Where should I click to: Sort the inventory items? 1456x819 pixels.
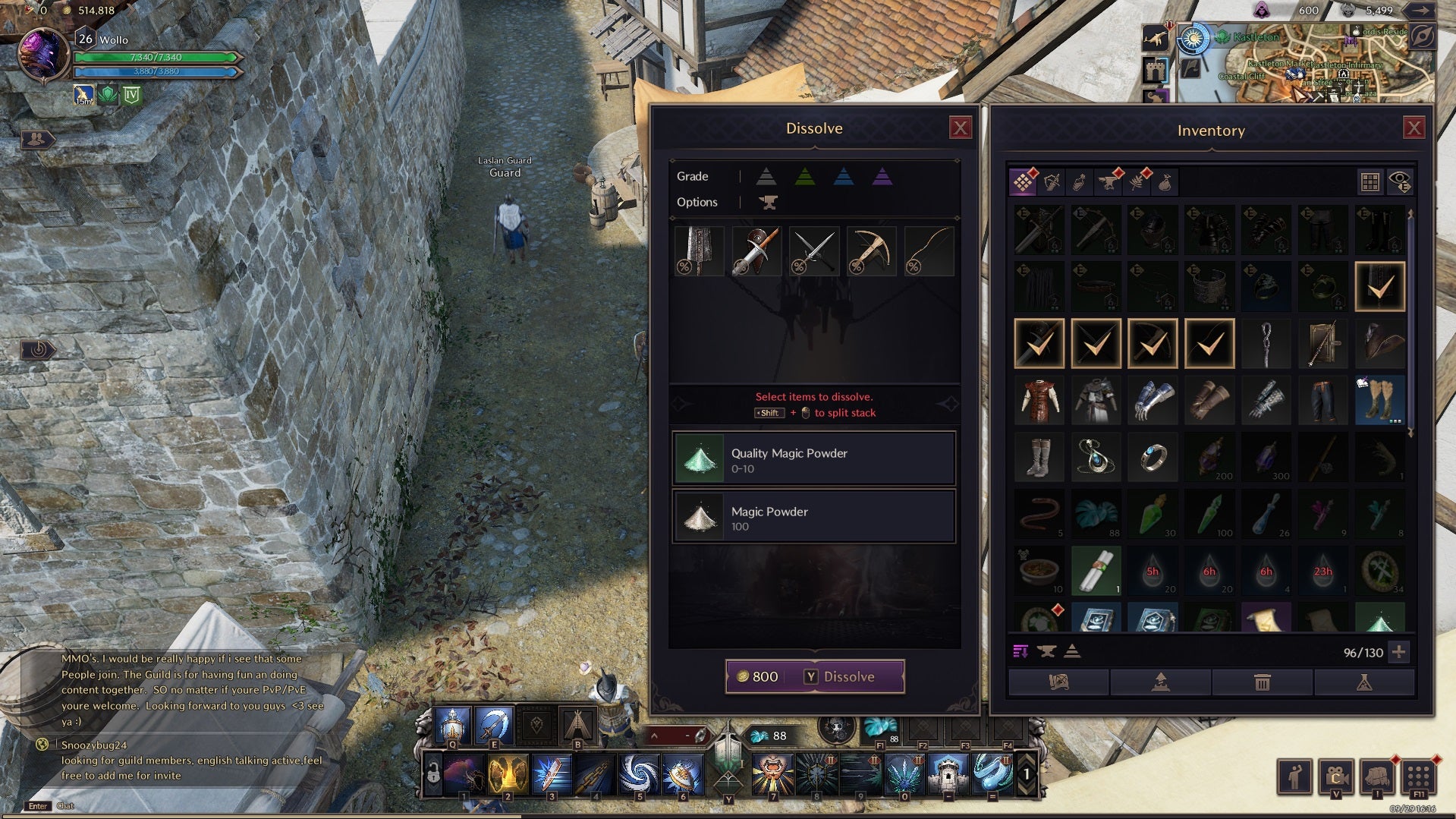(1020, 652)
